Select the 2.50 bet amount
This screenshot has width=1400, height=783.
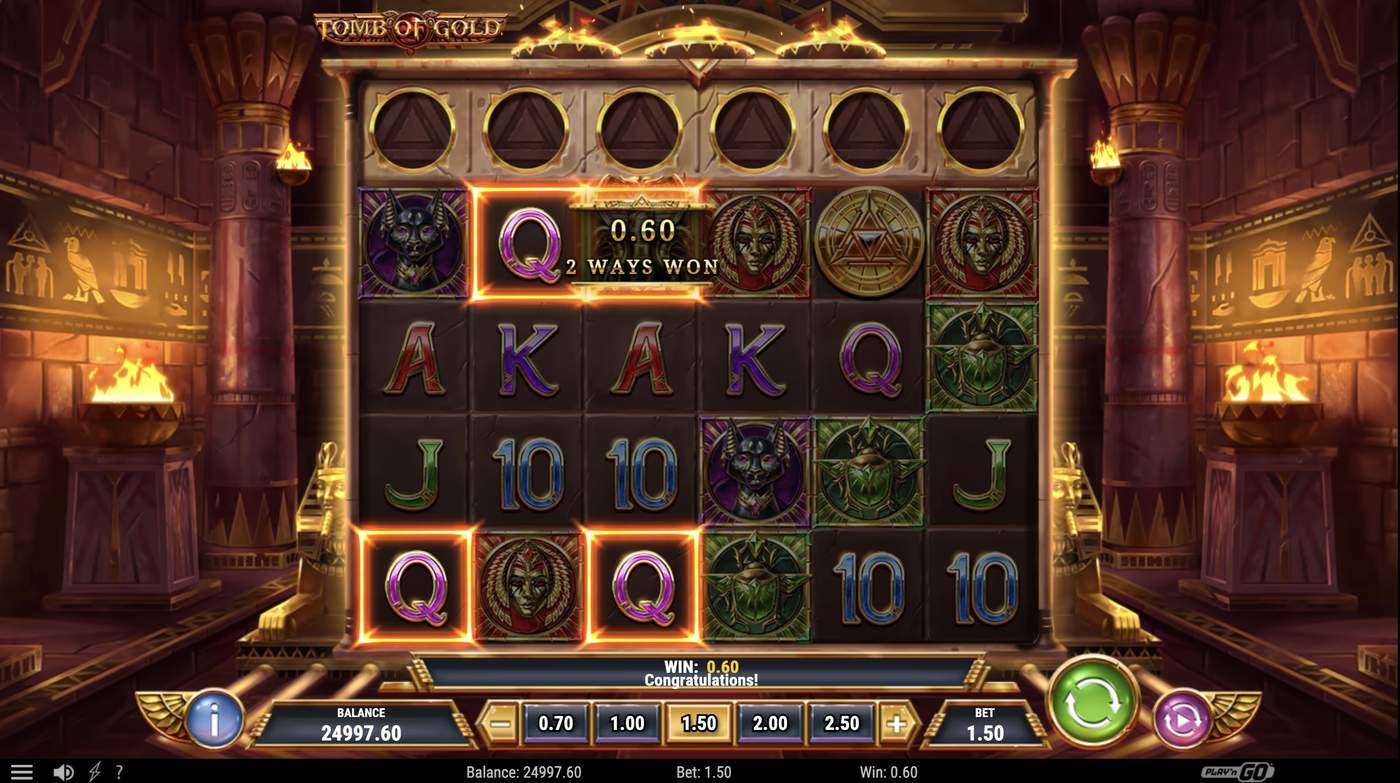click(840, 722)
